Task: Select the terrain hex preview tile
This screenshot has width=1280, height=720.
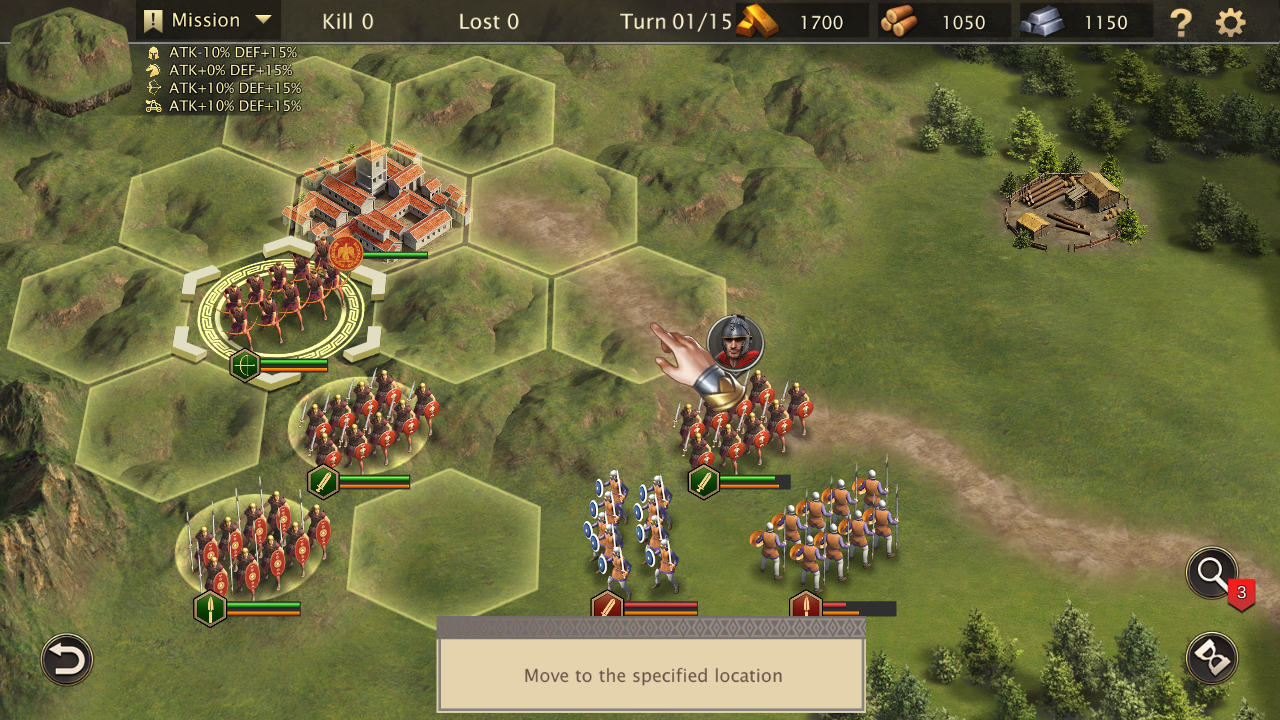Action: [x=68, y=58]
